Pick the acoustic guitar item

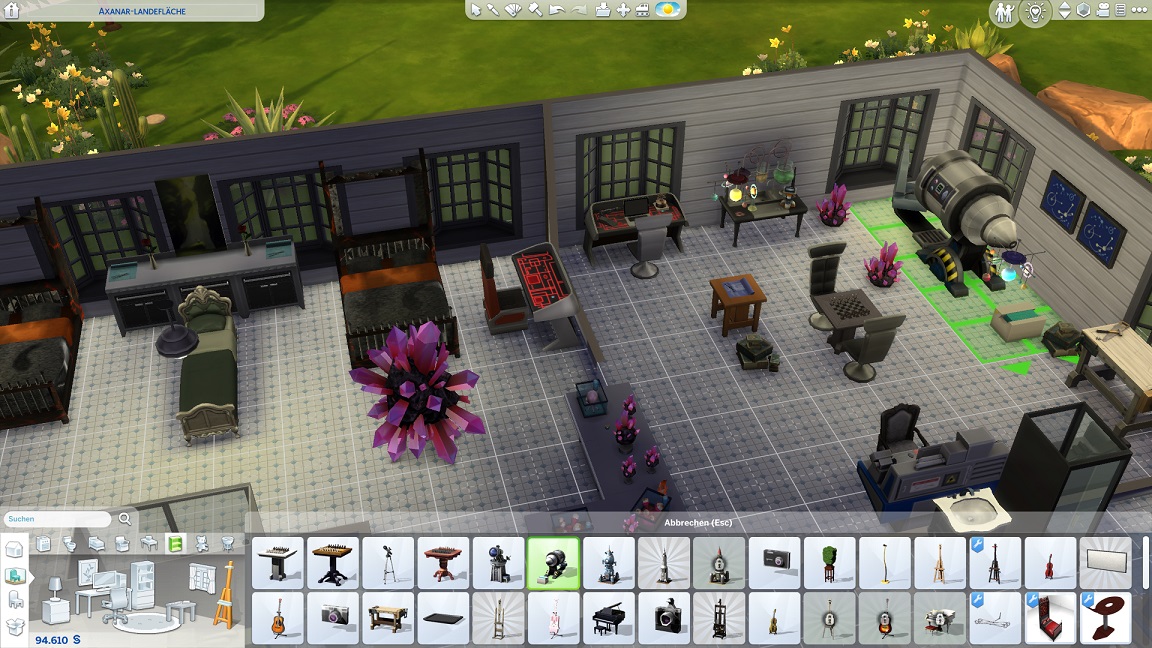pos(278,618)
